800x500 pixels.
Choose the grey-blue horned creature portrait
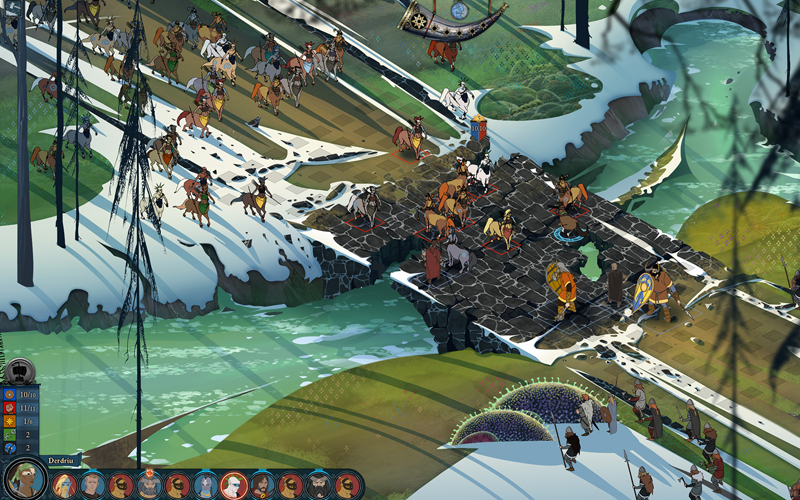click(x=205, y=486)
